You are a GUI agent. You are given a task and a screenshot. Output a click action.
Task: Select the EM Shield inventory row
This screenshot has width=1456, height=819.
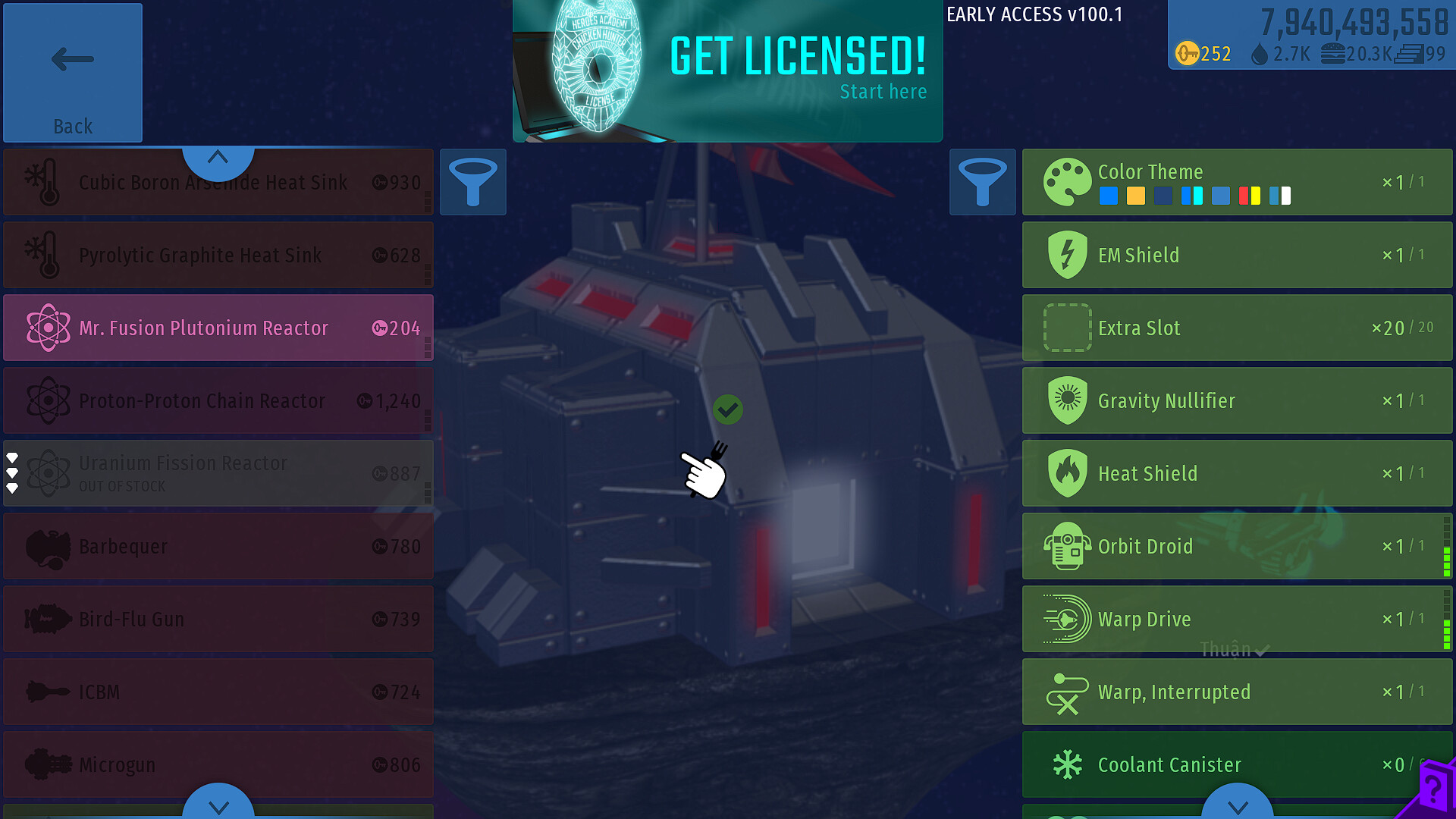pyautogui.click(x=1237, y=255)
